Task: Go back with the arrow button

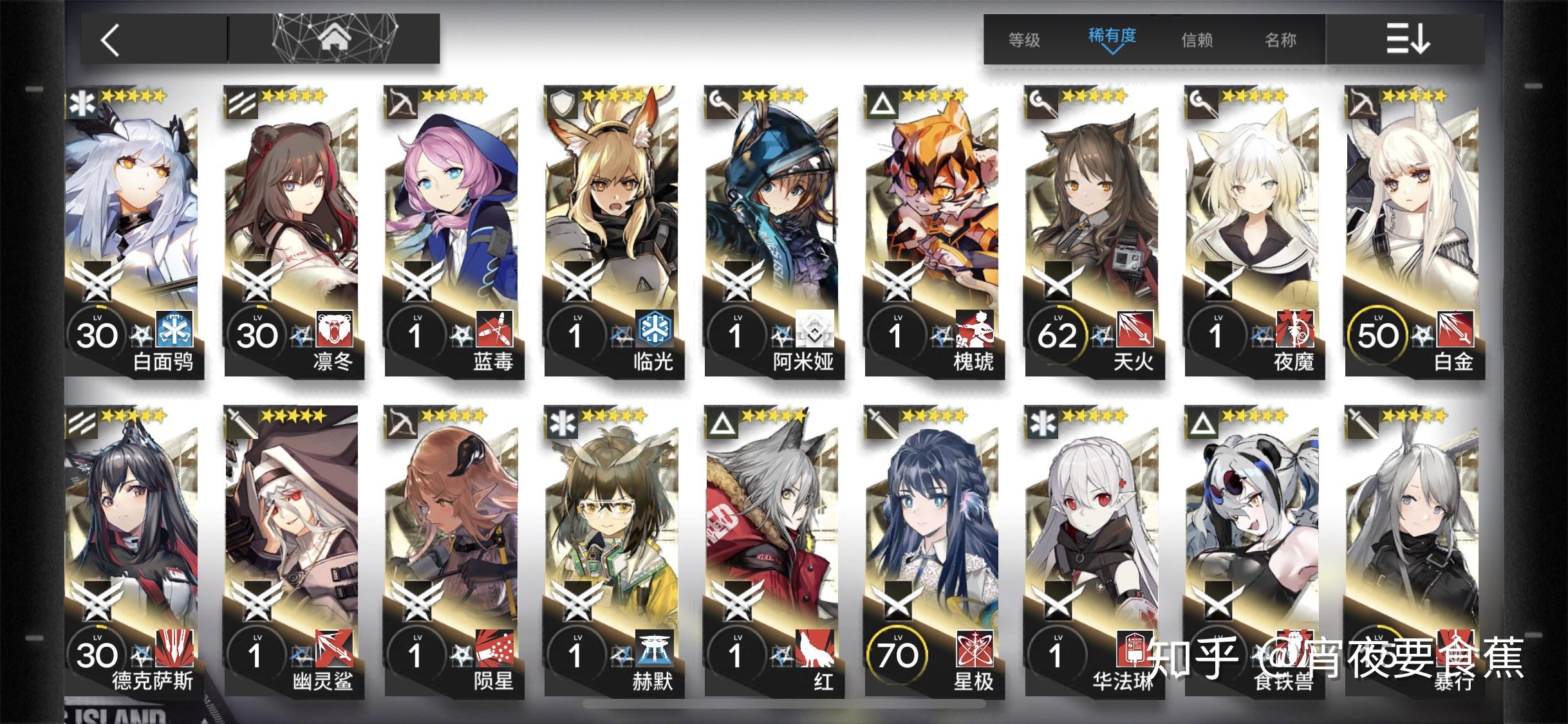Action: 111,40
